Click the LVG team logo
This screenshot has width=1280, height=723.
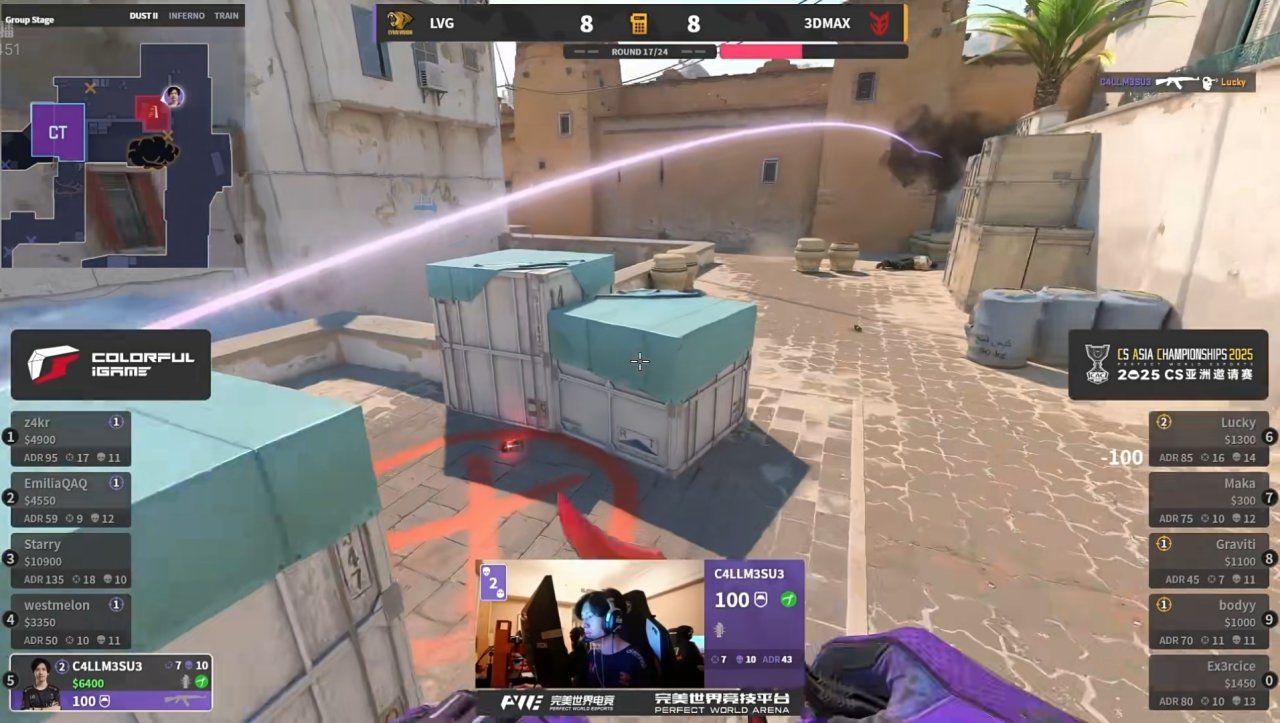399,23
